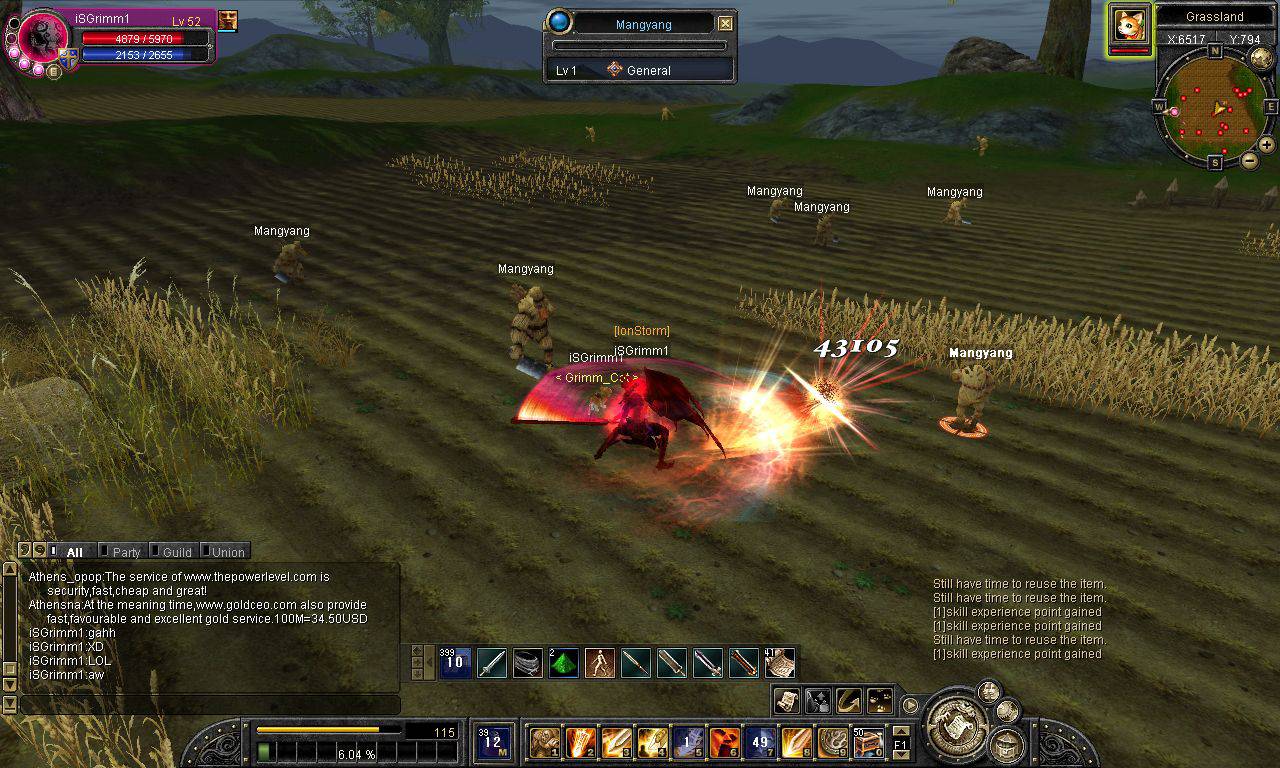Activate the walking figure skill icon
The image size is (1280, 768).
click(x=599, y=663)
